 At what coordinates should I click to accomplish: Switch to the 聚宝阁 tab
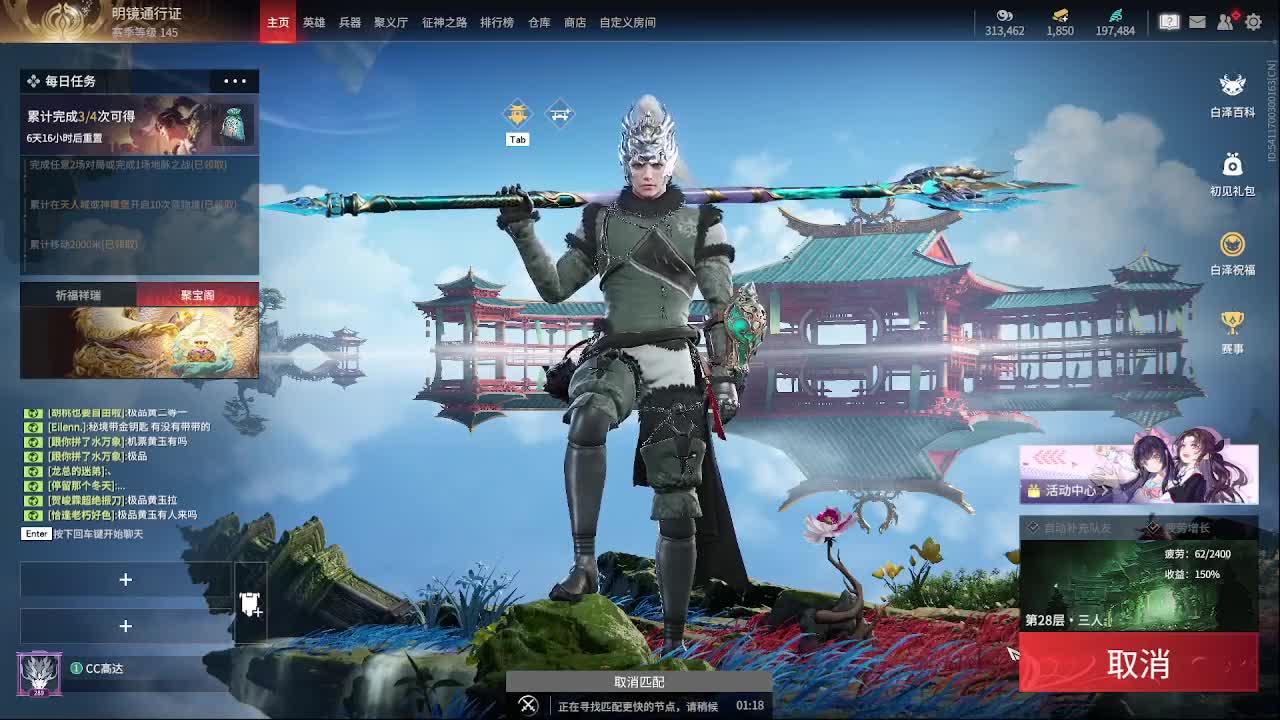click(x=196, y=295)
